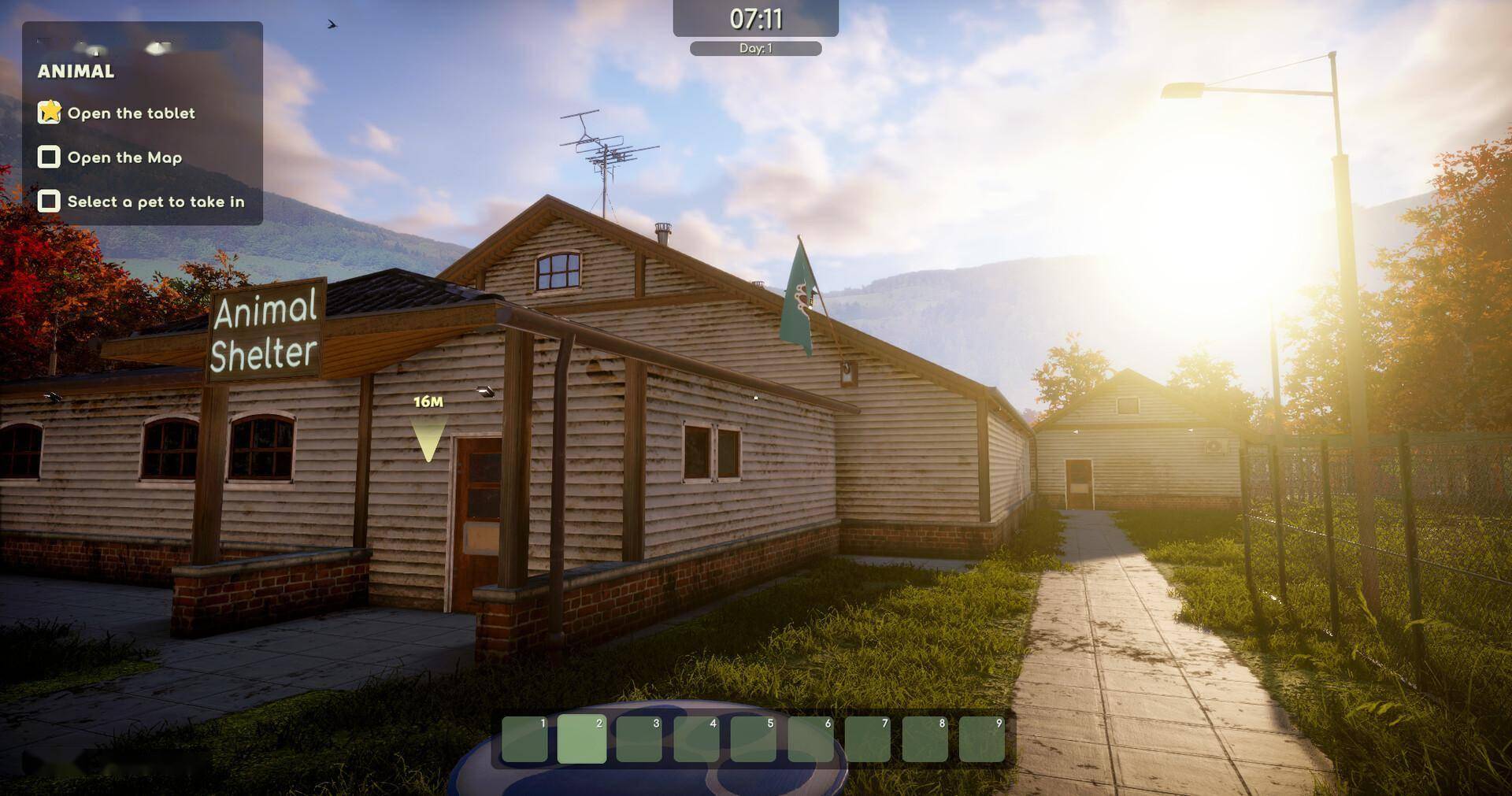Tick the Select a pet objective checkbox
The height and width of the screenshot is (796, 1512).
tap(49, 202)
